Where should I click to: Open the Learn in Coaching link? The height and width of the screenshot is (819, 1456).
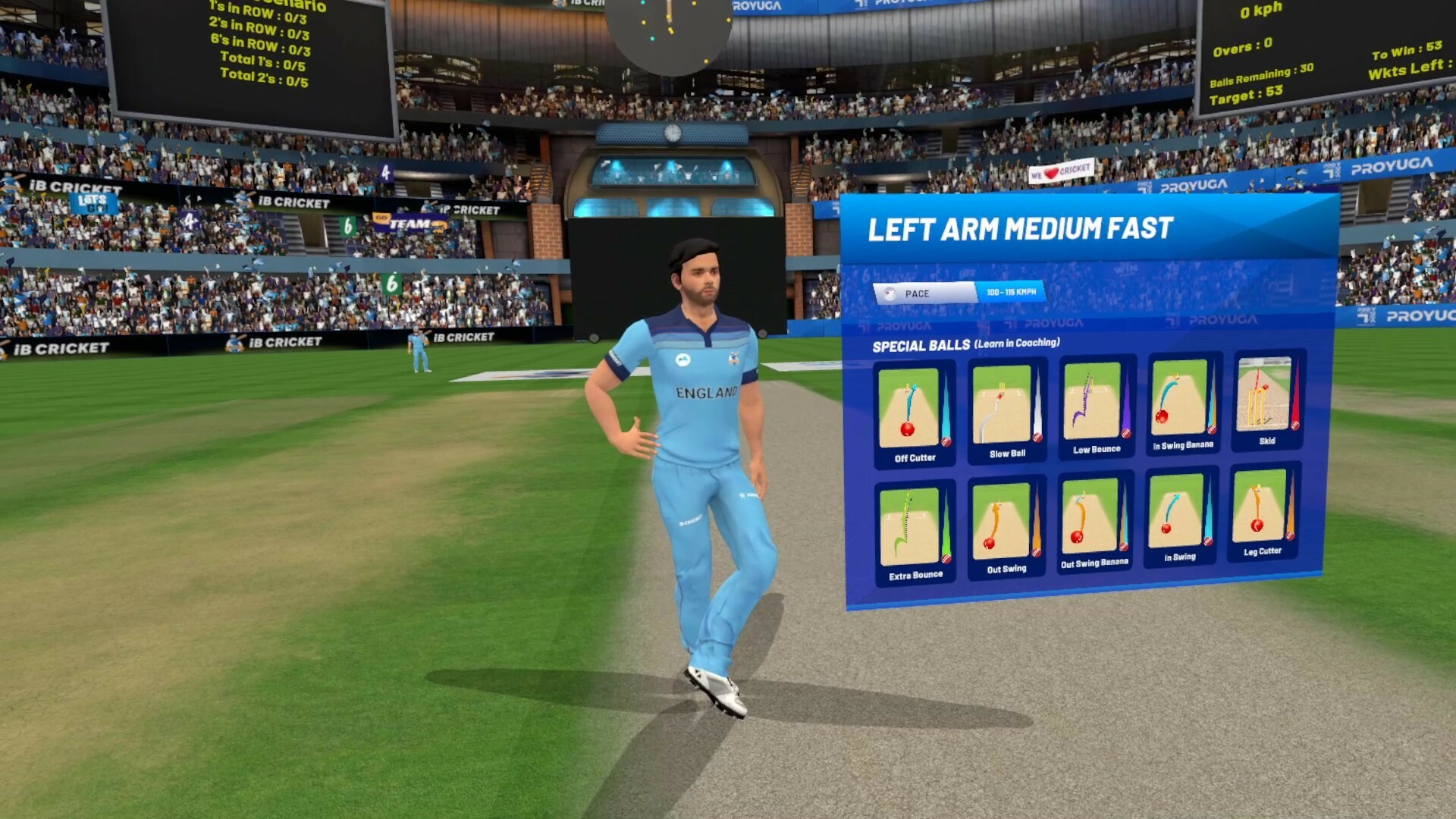tap(1015, 344)
